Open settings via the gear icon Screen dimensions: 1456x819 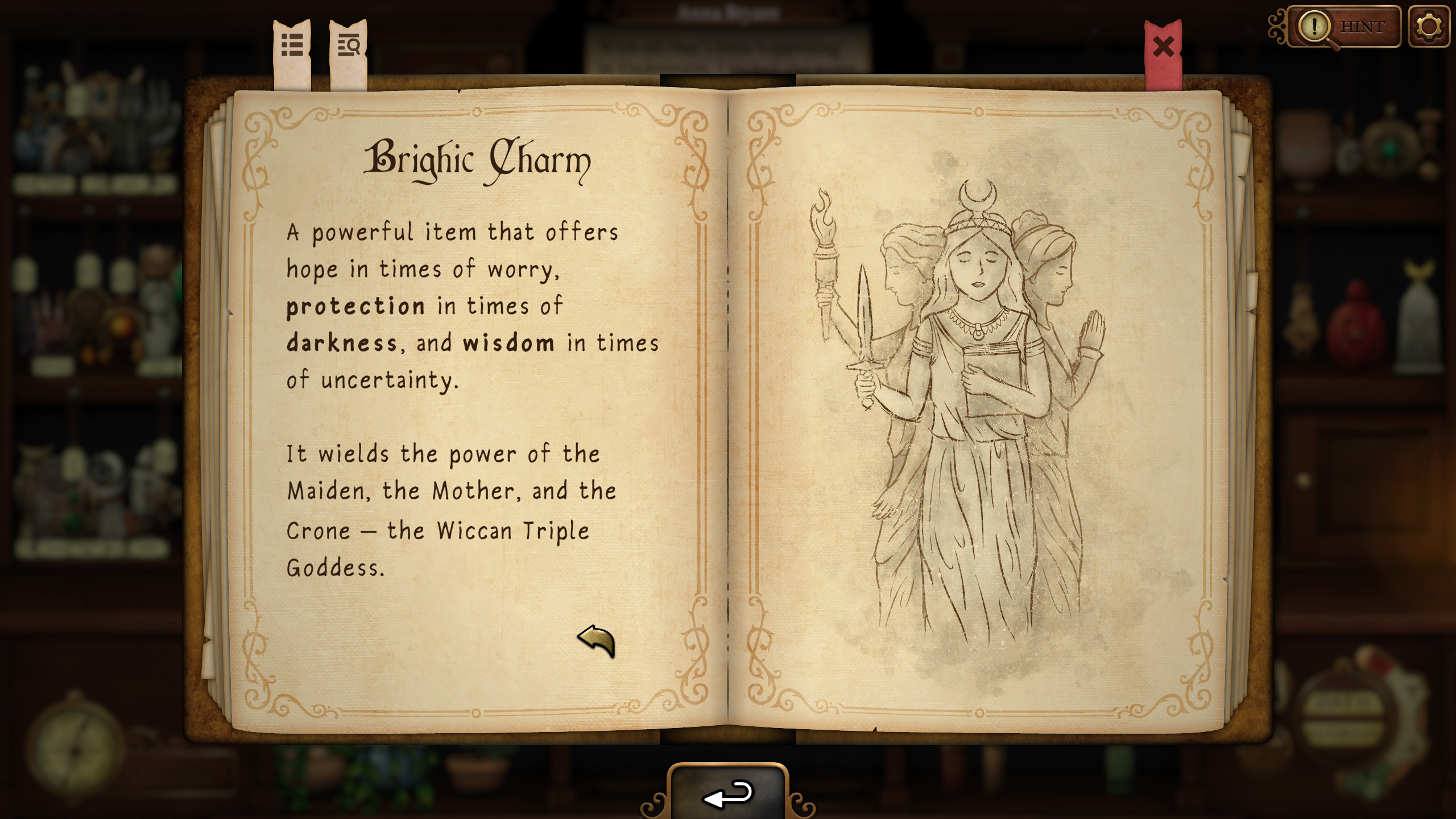[x=1428, y=27]
